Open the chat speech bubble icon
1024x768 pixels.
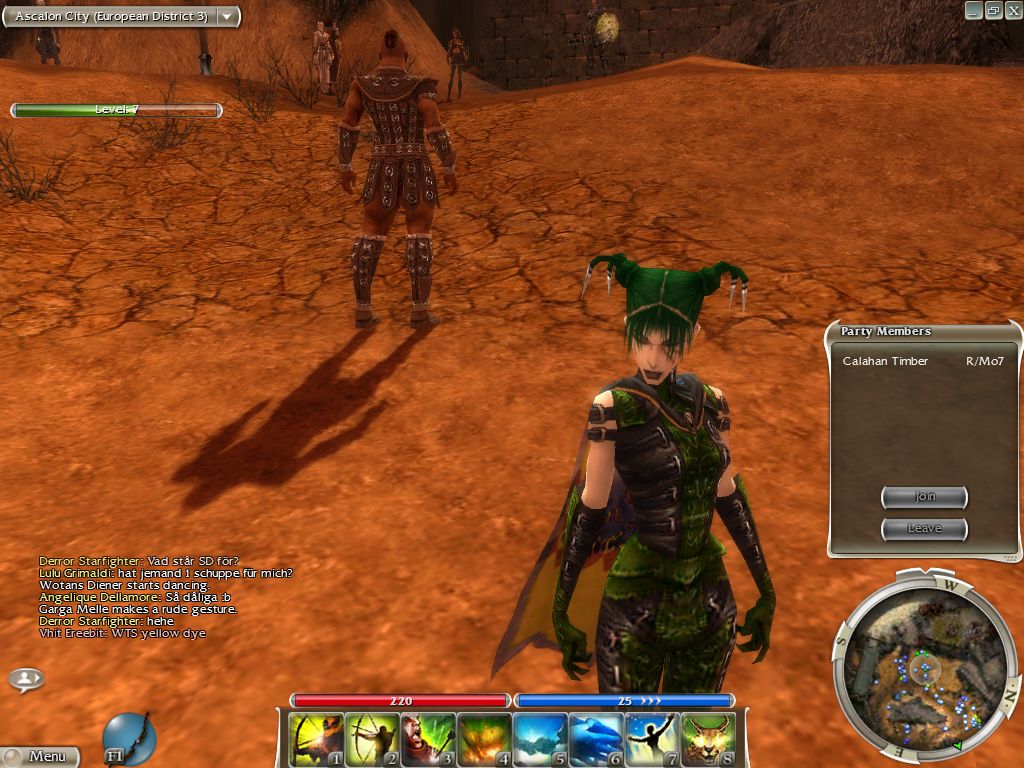pos(26,679)
